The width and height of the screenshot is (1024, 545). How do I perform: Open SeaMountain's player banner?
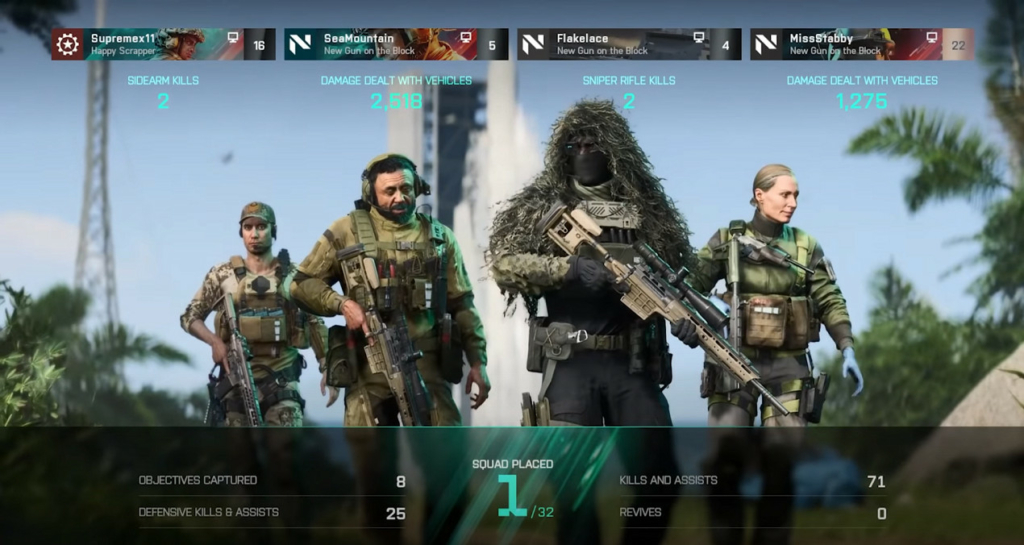click(396, 44)
